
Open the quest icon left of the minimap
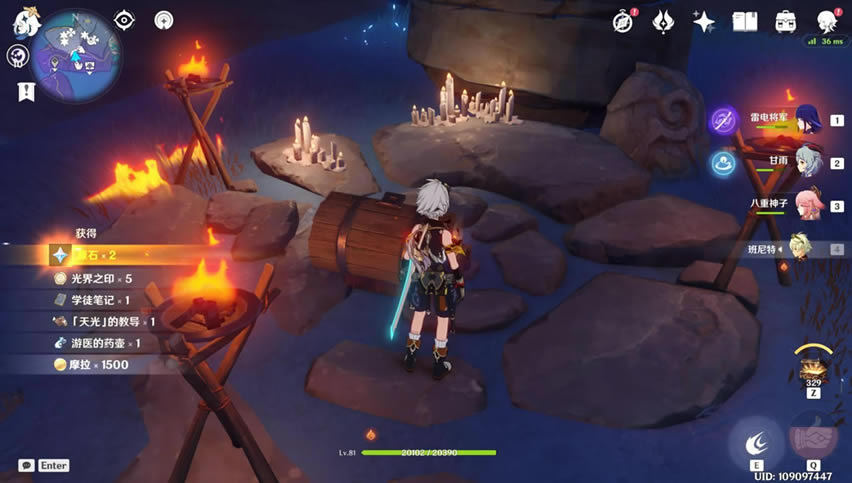pyautogui.click(x=17, y=56)
